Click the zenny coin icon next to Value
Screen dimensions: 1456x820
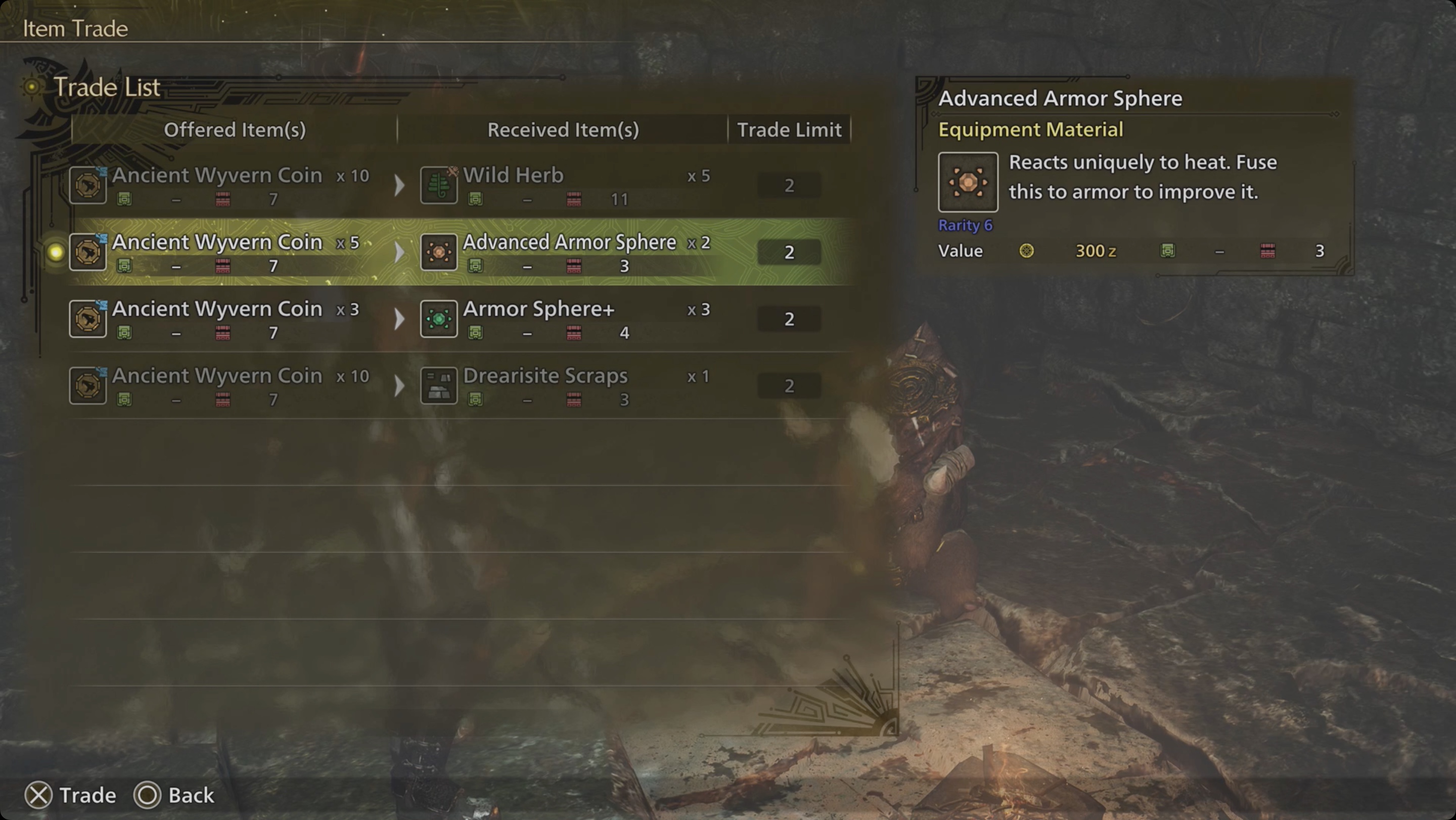1027,251
